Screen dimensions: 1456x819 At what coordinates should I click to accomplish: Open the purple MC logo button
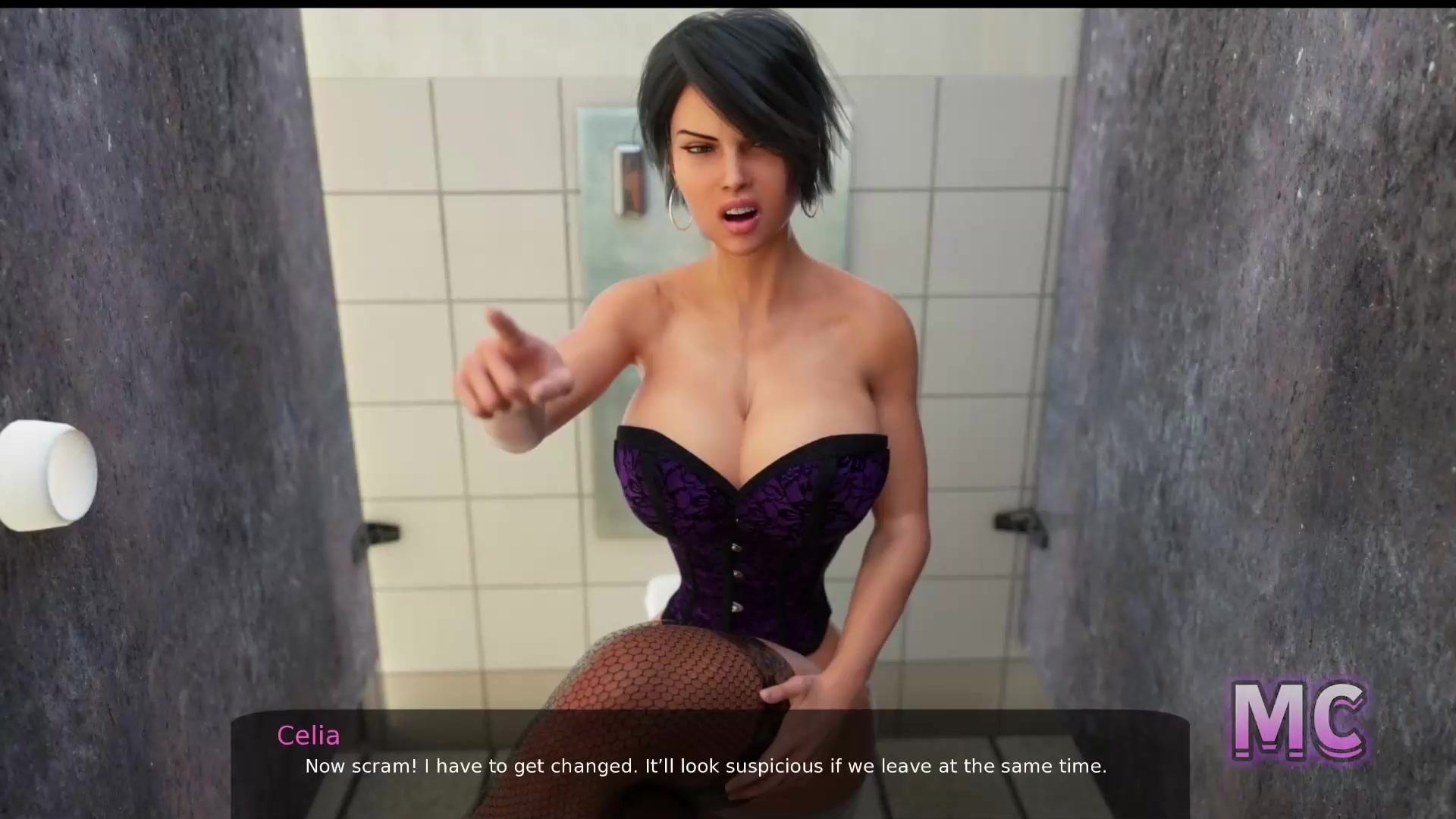1298,721
